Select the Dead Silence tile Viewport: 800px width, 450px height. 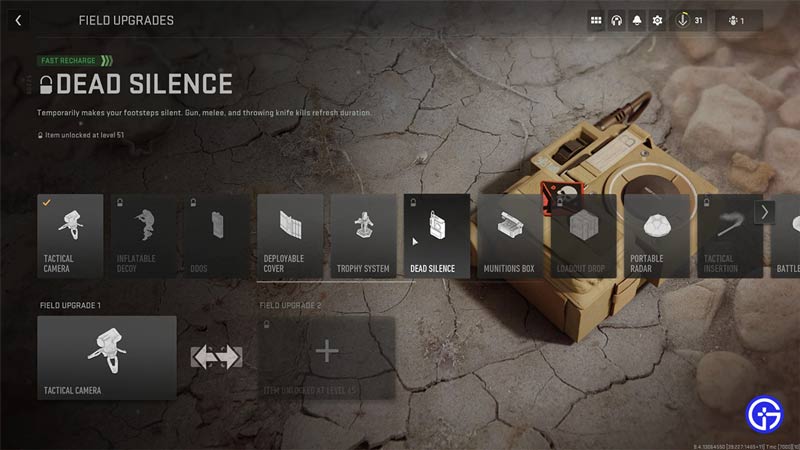click(437, 235)
